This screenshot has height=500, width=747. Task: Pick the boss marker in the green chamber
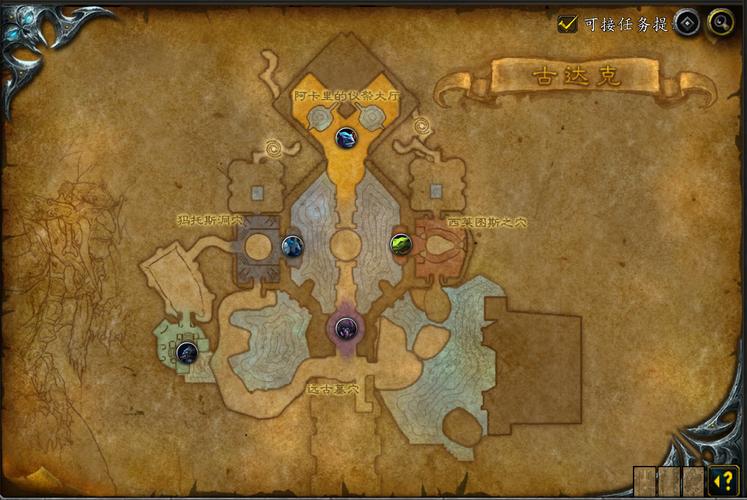click(187, 351)
